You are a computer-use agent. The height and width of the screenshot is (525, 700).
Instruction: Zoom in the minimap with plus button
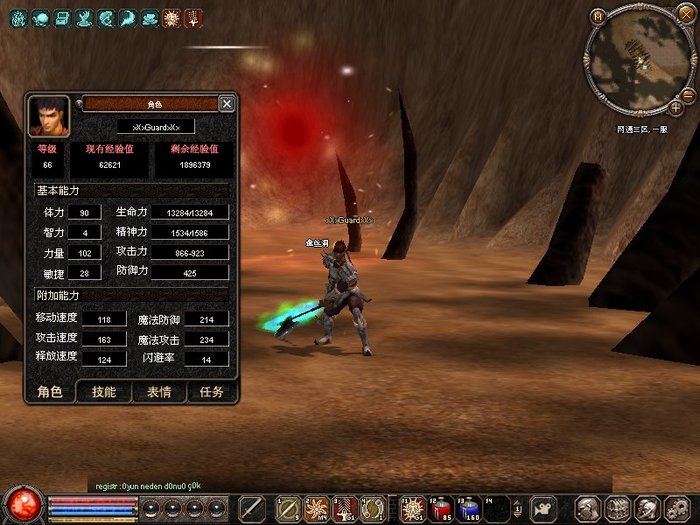677,106
